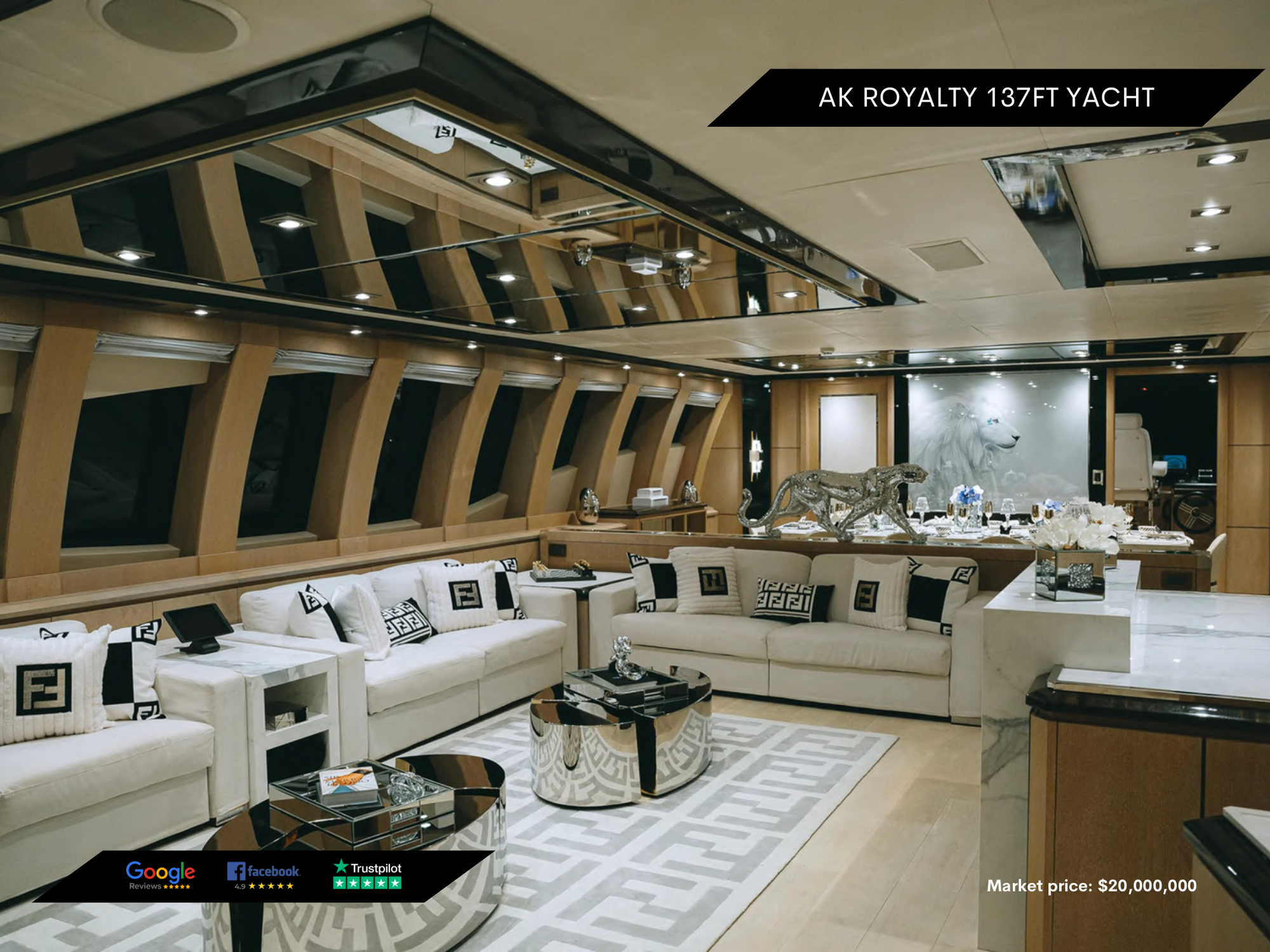Open the Trustpilot five-star badge
Image resolution: width=1270 pixels, height=952 pixels.
pyautogui.click(x=368, y=875)
